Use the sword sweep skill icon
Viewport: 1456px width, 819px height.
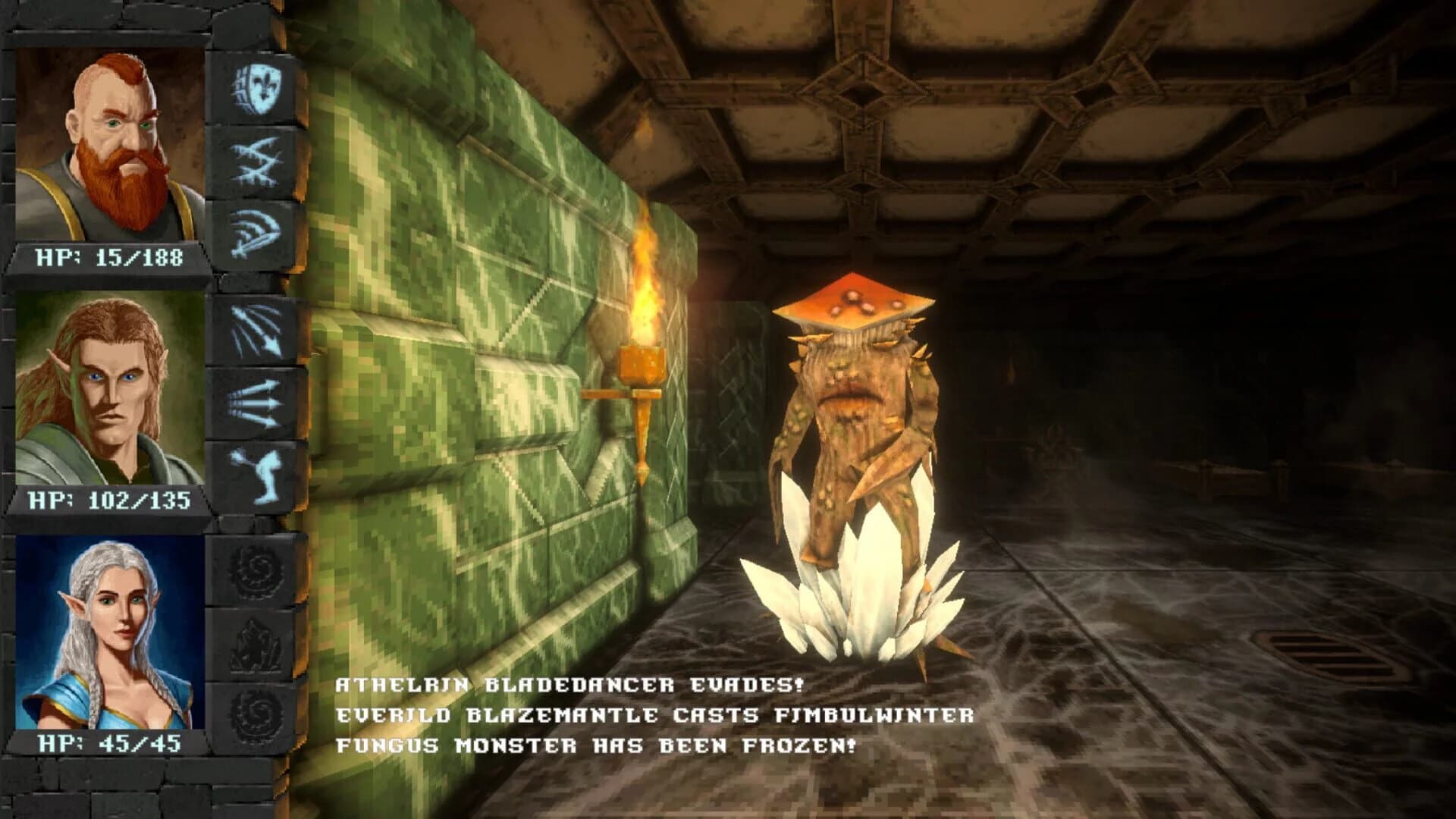point(254,235)
